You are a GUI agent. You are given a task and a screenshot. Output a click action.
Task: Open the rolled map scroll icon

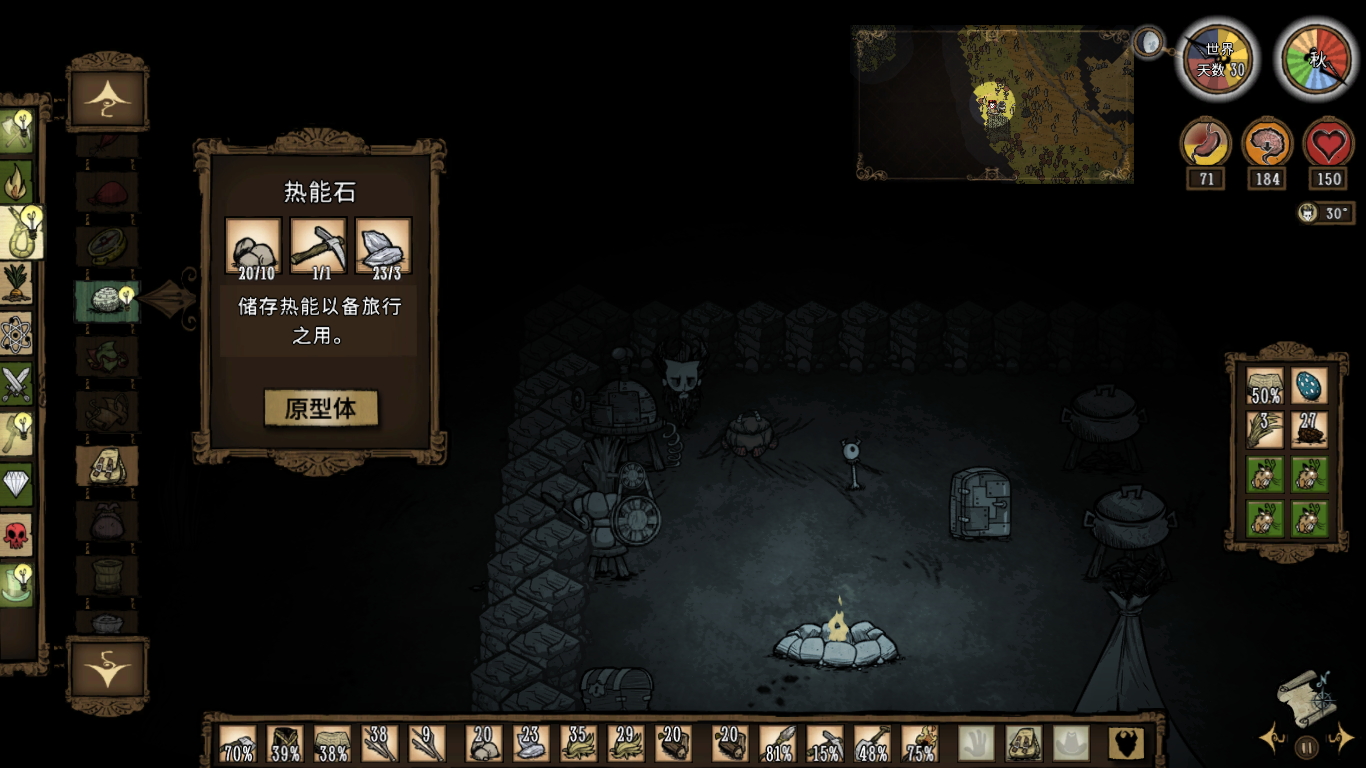[x=1306, y=698]
